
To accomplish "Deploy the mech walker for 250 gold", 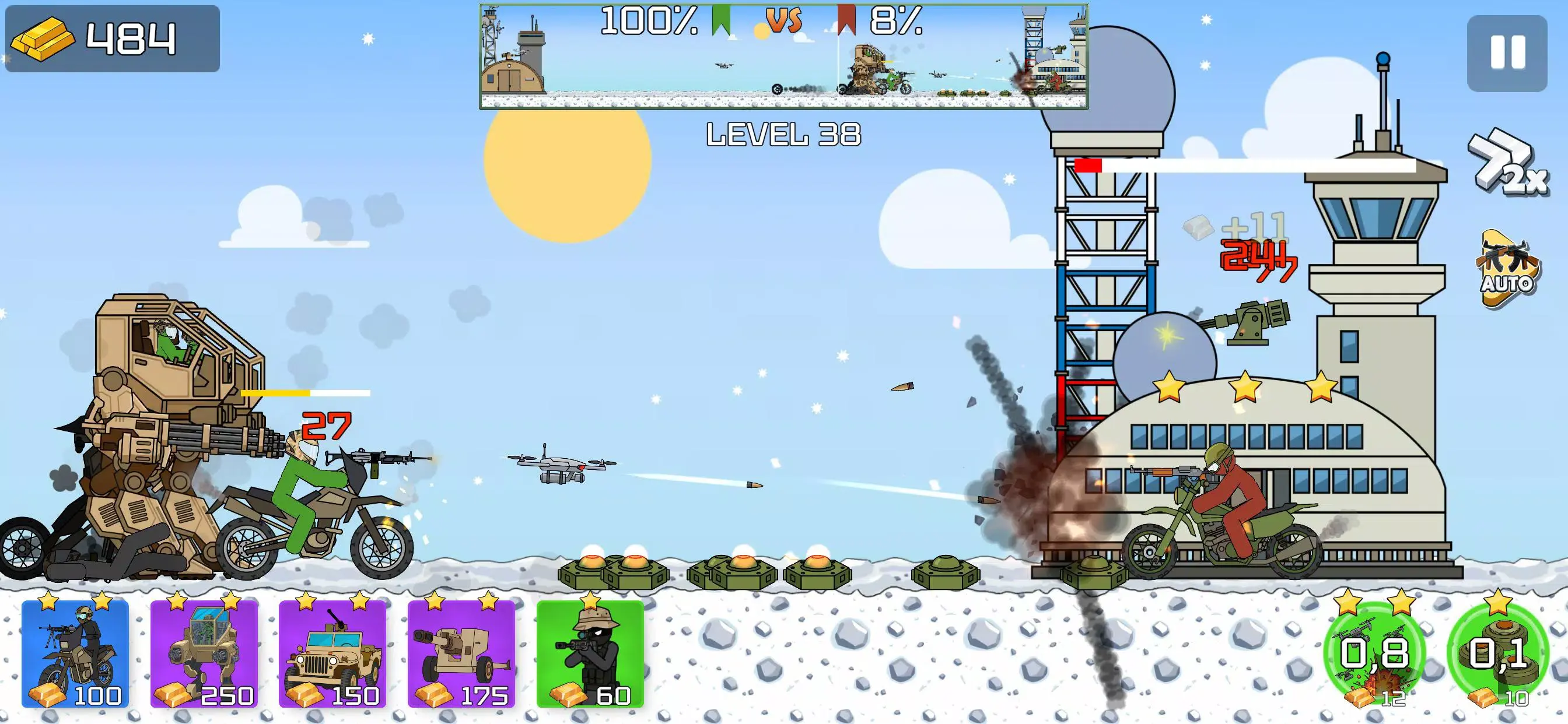I will tap(204, 653).
